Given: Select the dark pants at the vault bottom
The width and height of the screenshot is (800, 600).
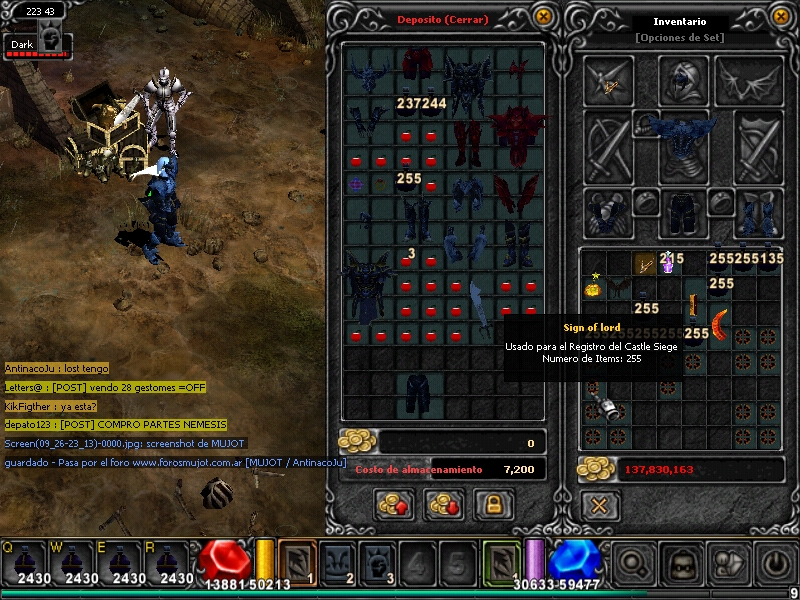Looking at the screenshot, I should (x=419, y=393).
